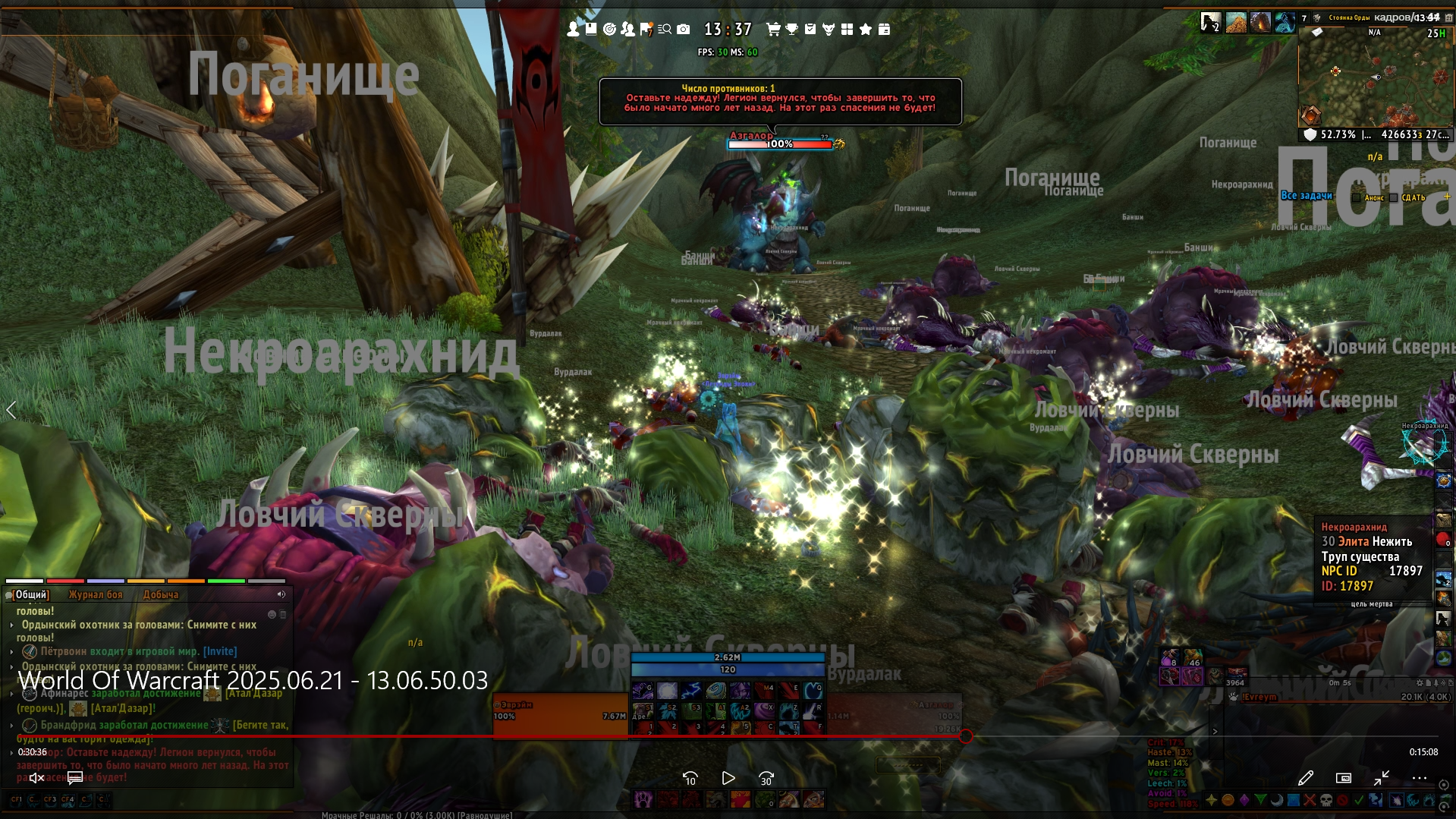1456x819 pixels.
Task: Open the spellbook icon in top bar
Action: 591,29
